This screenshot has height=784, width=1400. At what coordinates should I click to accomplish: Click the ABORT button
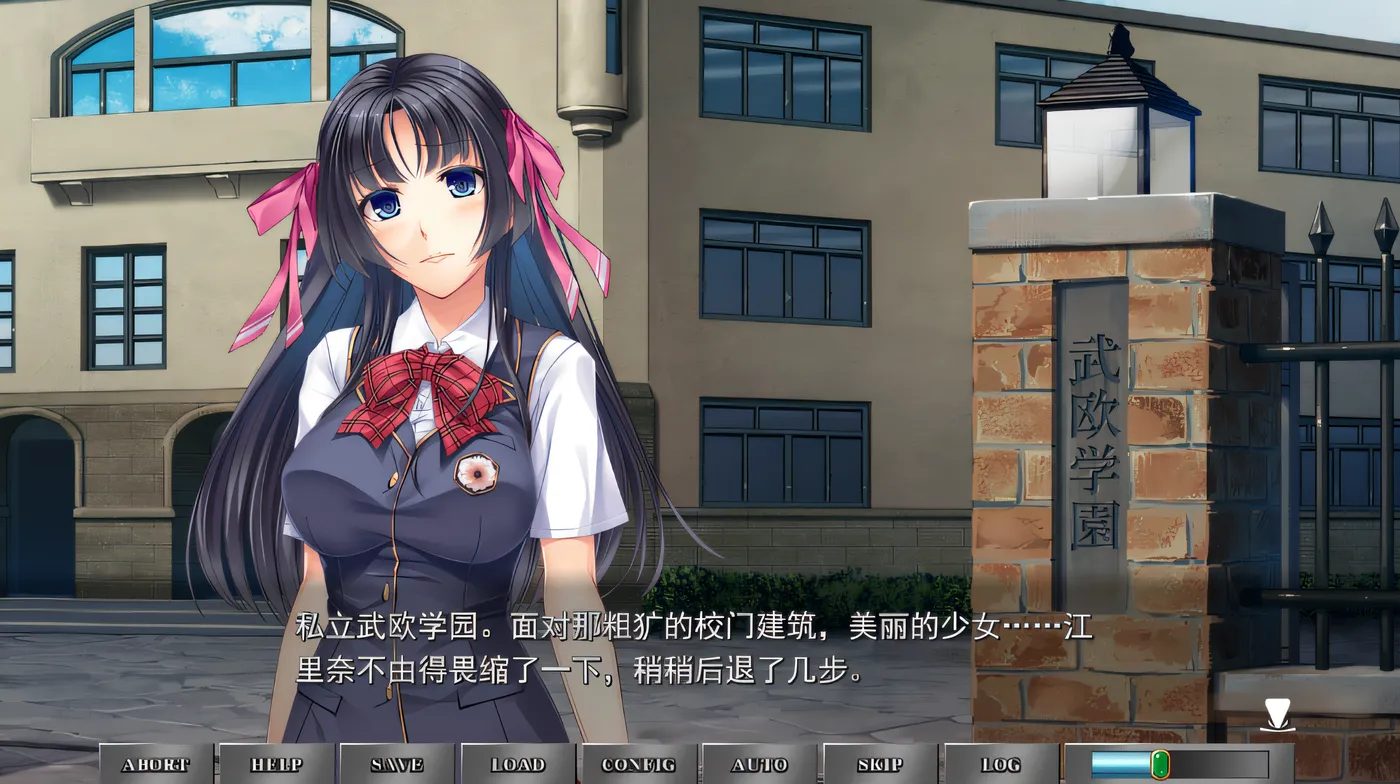coord(155,765)
